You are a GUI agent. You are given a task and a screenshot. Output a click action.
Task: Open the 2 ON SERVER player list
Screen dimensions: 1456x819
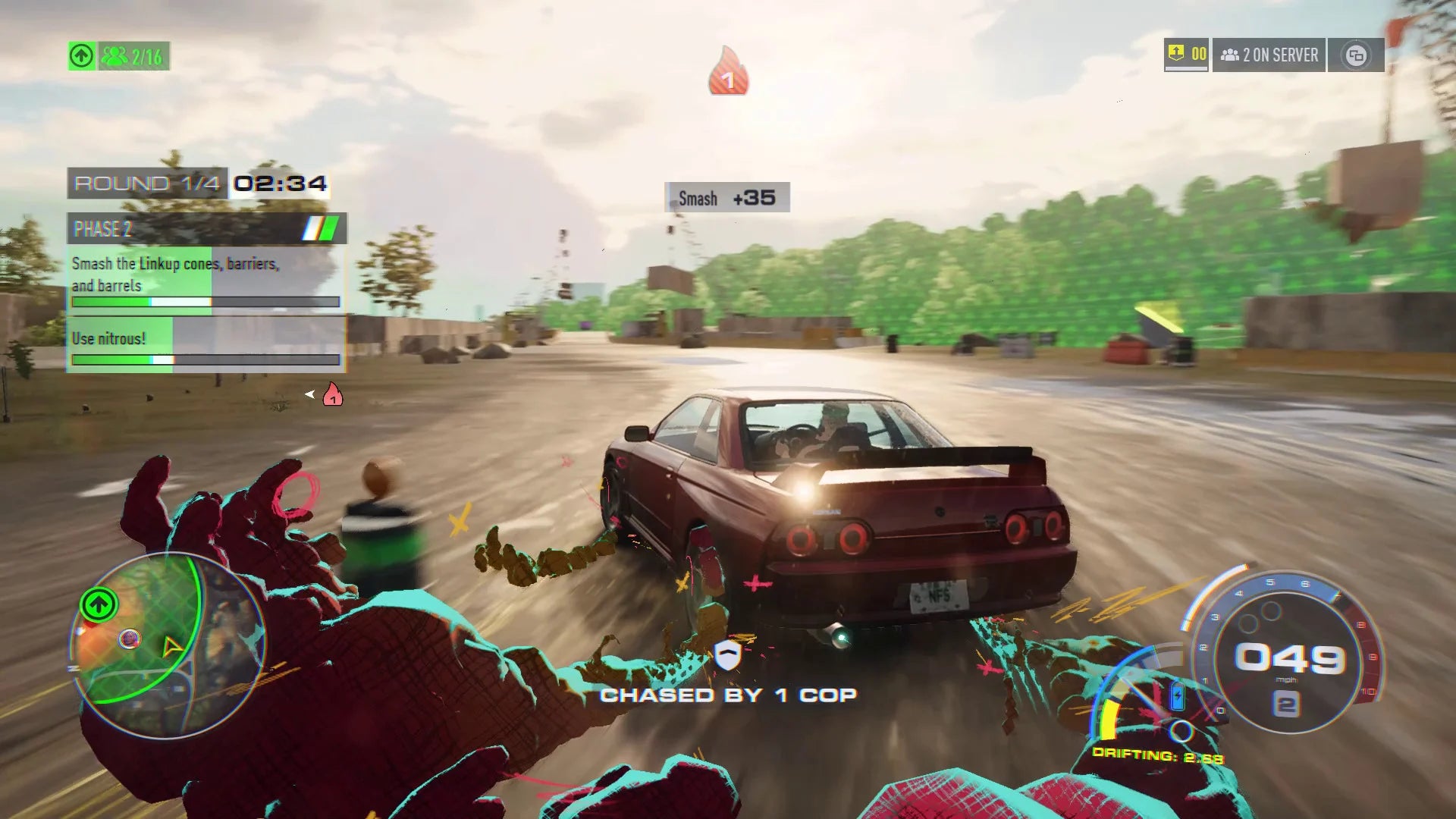click(x=1269, y=55)
